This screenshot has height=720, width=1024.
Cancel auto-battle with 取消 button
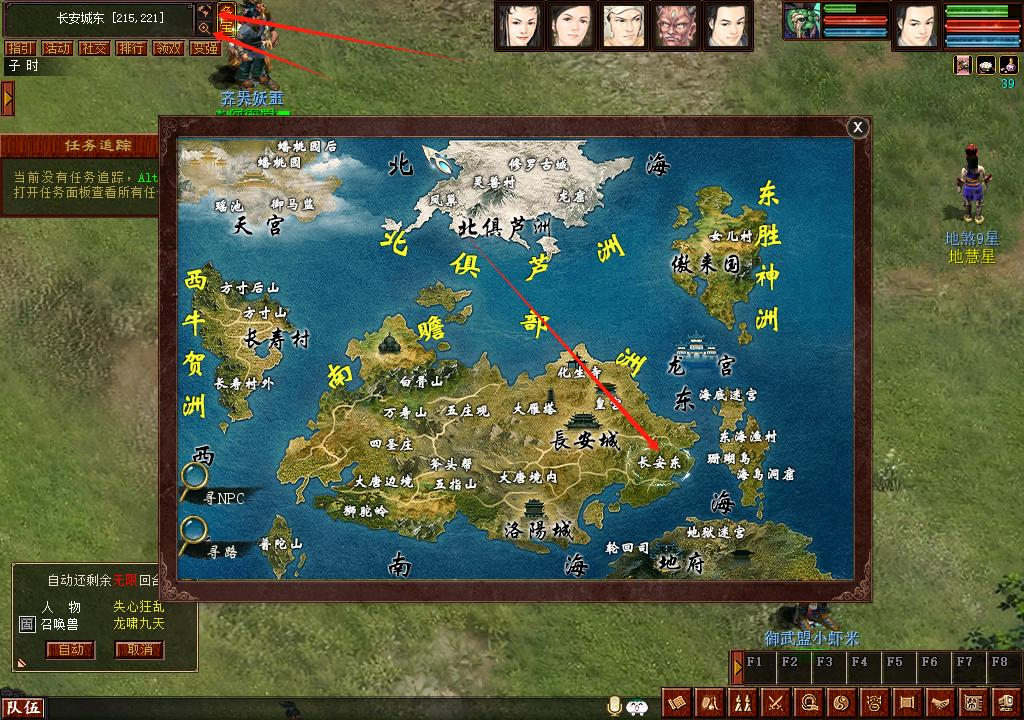tap(139, 650)
